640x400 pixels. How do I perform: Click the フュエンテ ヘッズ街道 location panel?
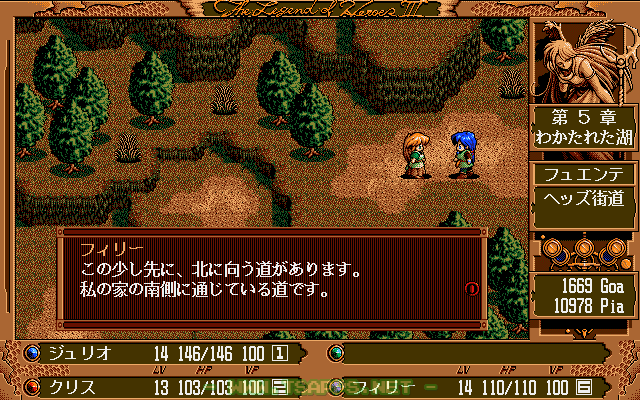(x=578, y=185)
